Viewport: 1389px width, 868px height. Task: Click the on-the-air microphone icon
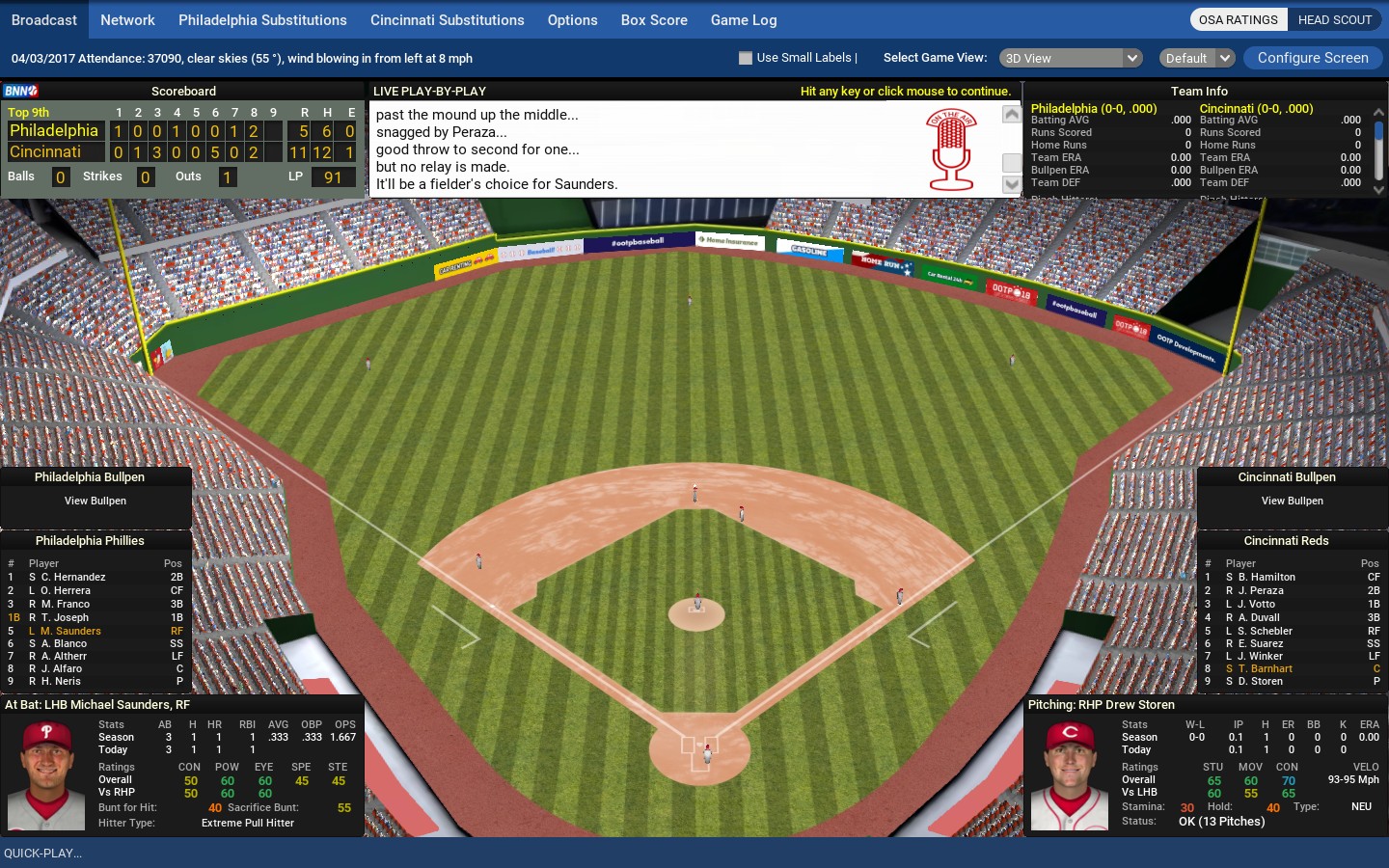point(951,149)
